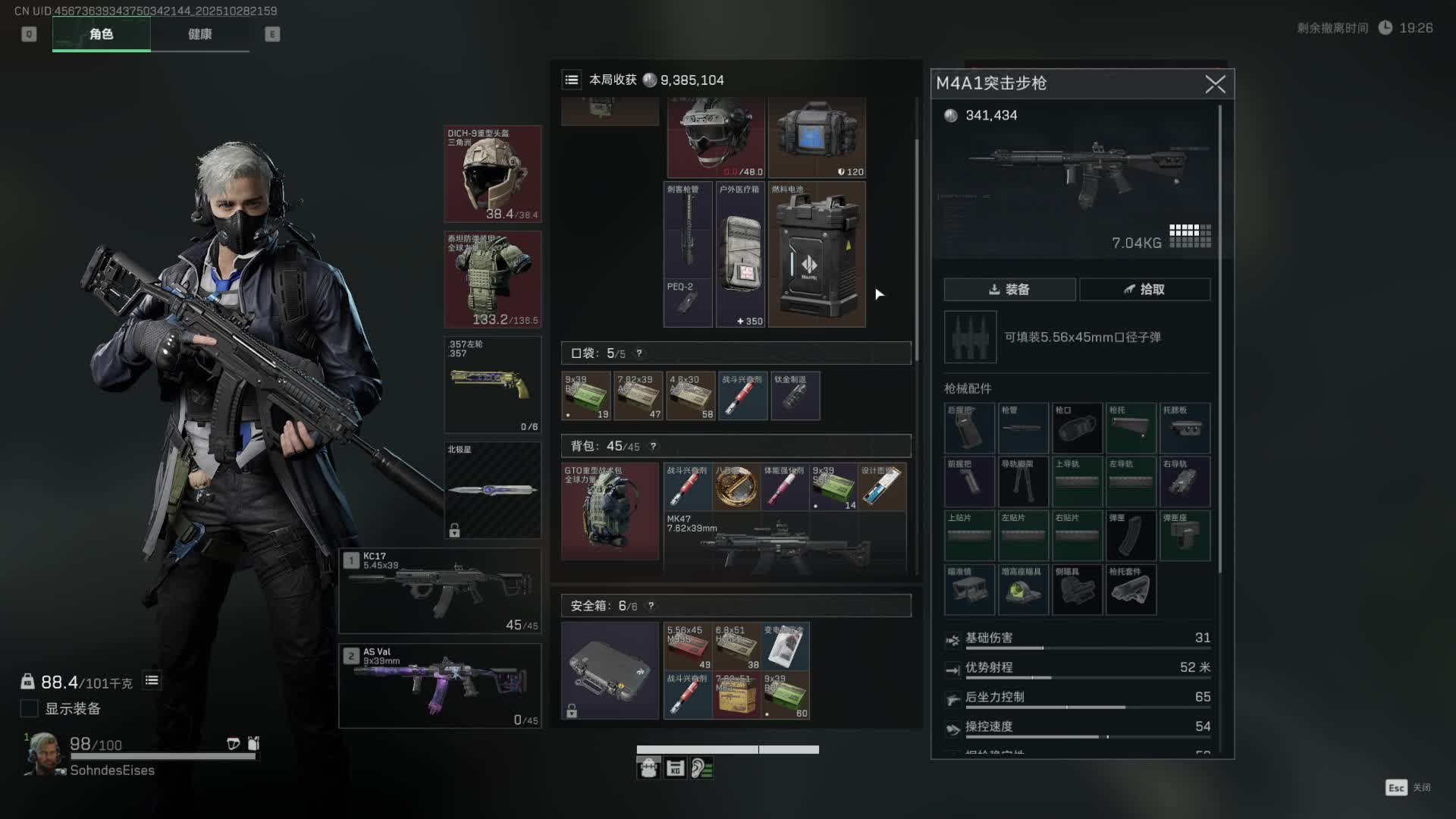1456x819 pixels.
Task: Choose the .357 revolver slot
Action: pyautogui.click(x=493, y=384)
